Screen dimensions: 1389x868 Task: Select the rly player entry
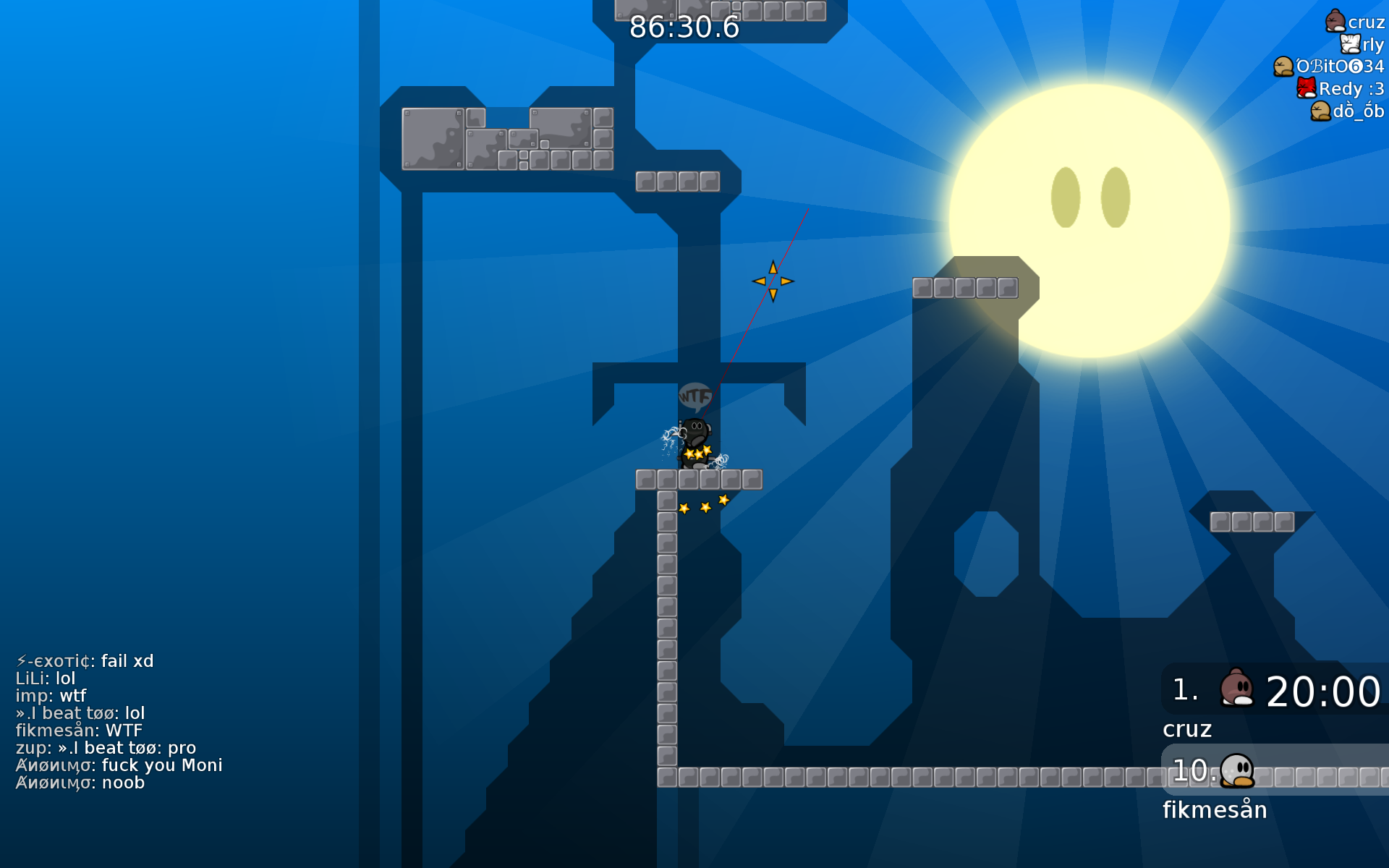(x=1362, y=45)
